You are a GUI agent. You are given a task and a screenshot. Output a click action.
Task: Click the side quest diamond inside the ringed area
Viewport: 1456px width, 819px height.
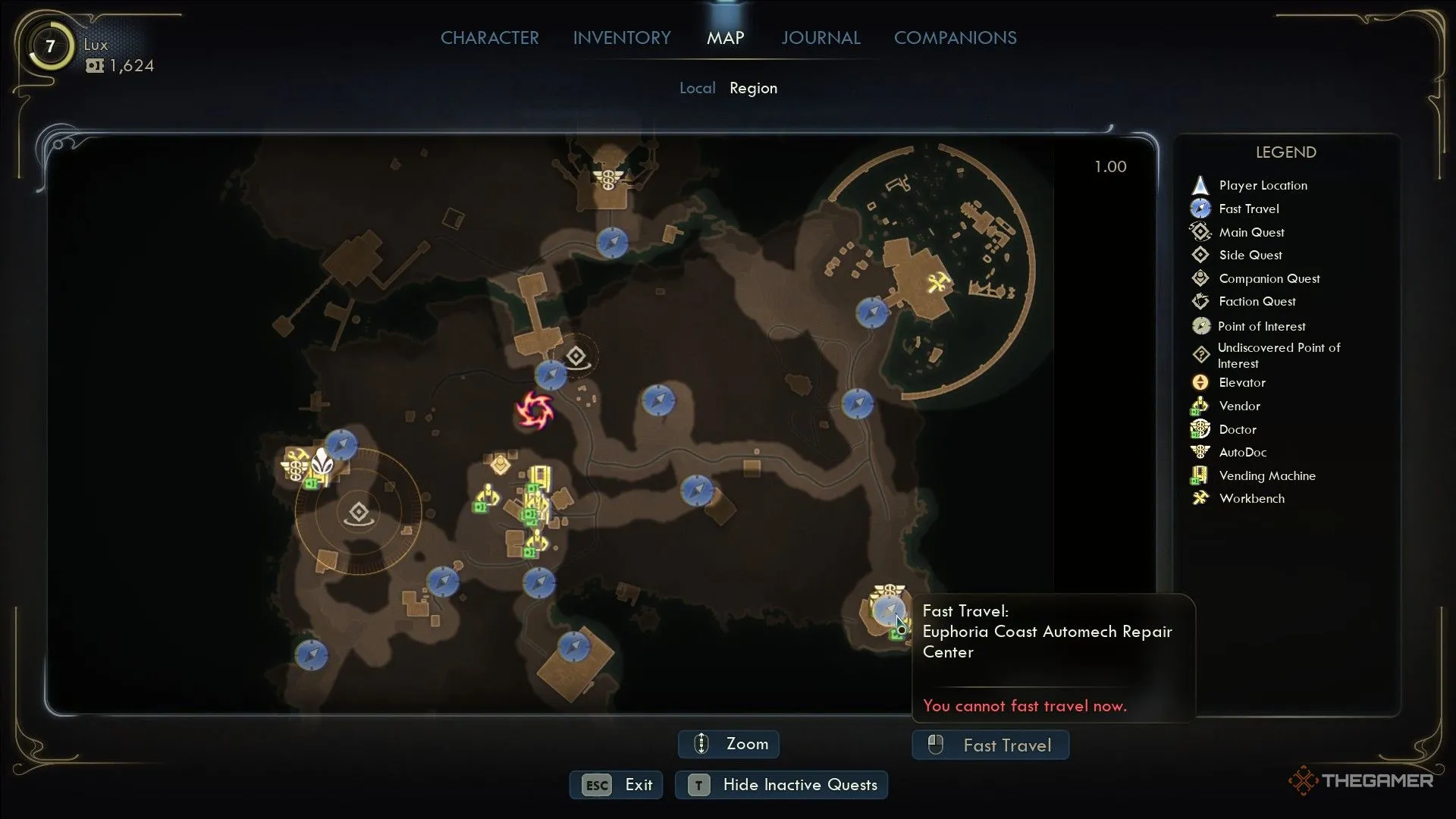click(x=359, y=513)
